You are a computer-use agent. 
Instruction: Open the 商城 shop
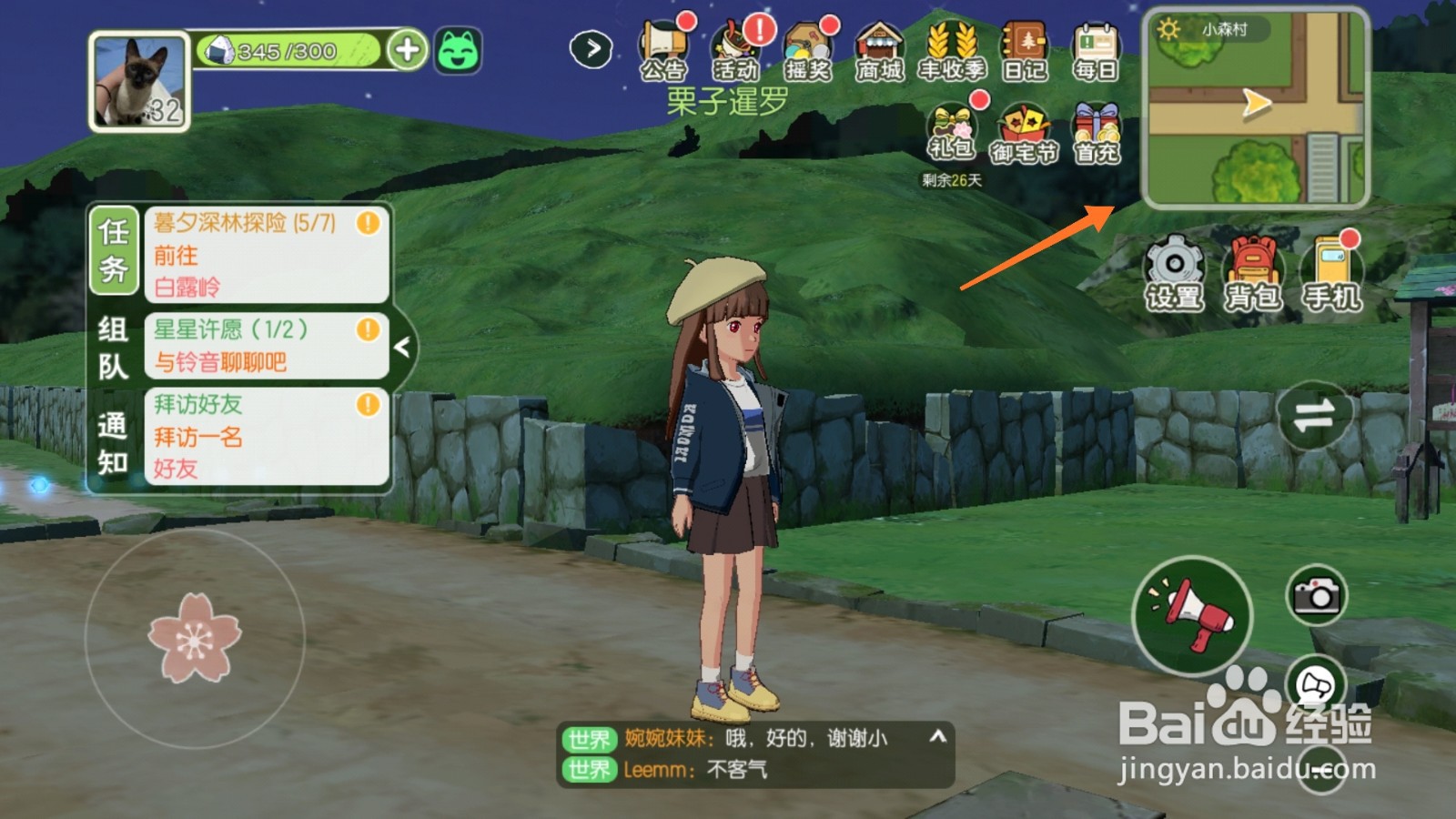(x=879, y=45)
